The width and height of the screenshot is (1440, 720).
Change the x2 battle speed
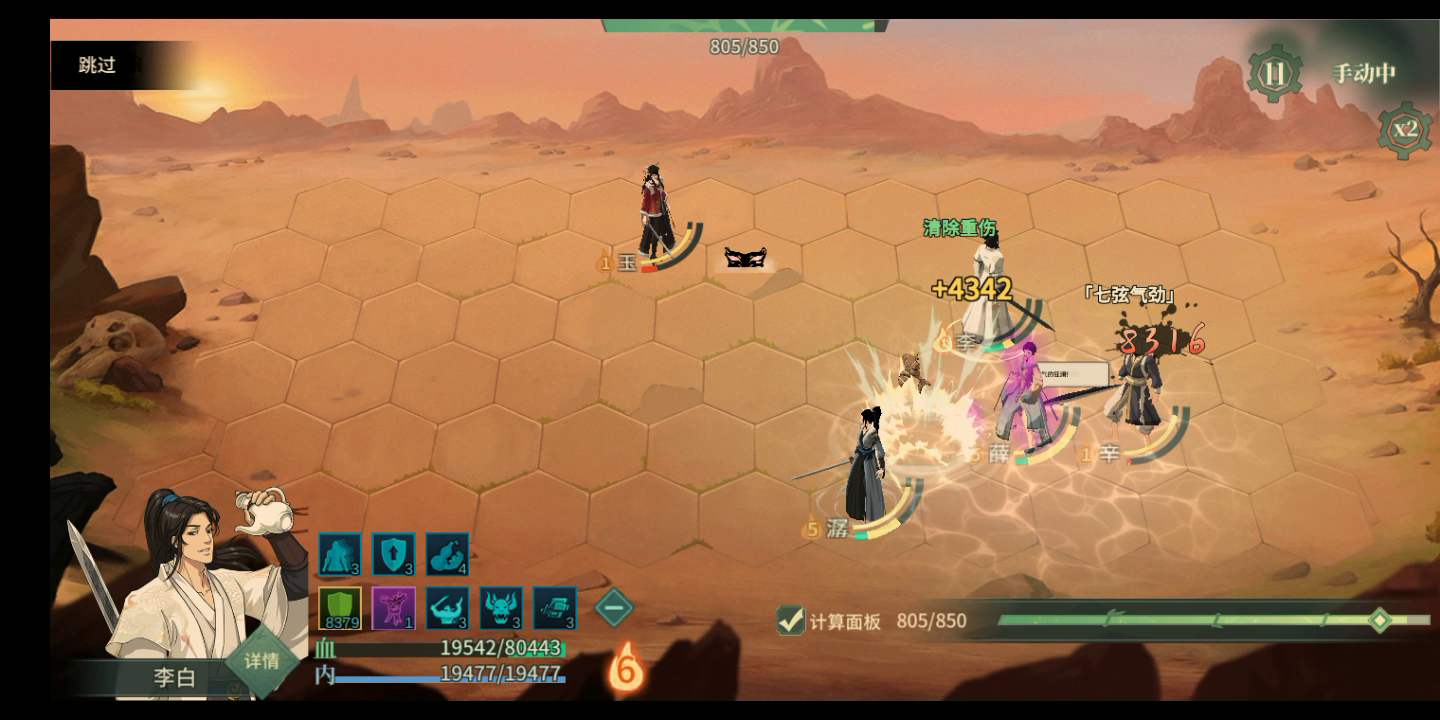(1405, 129)
